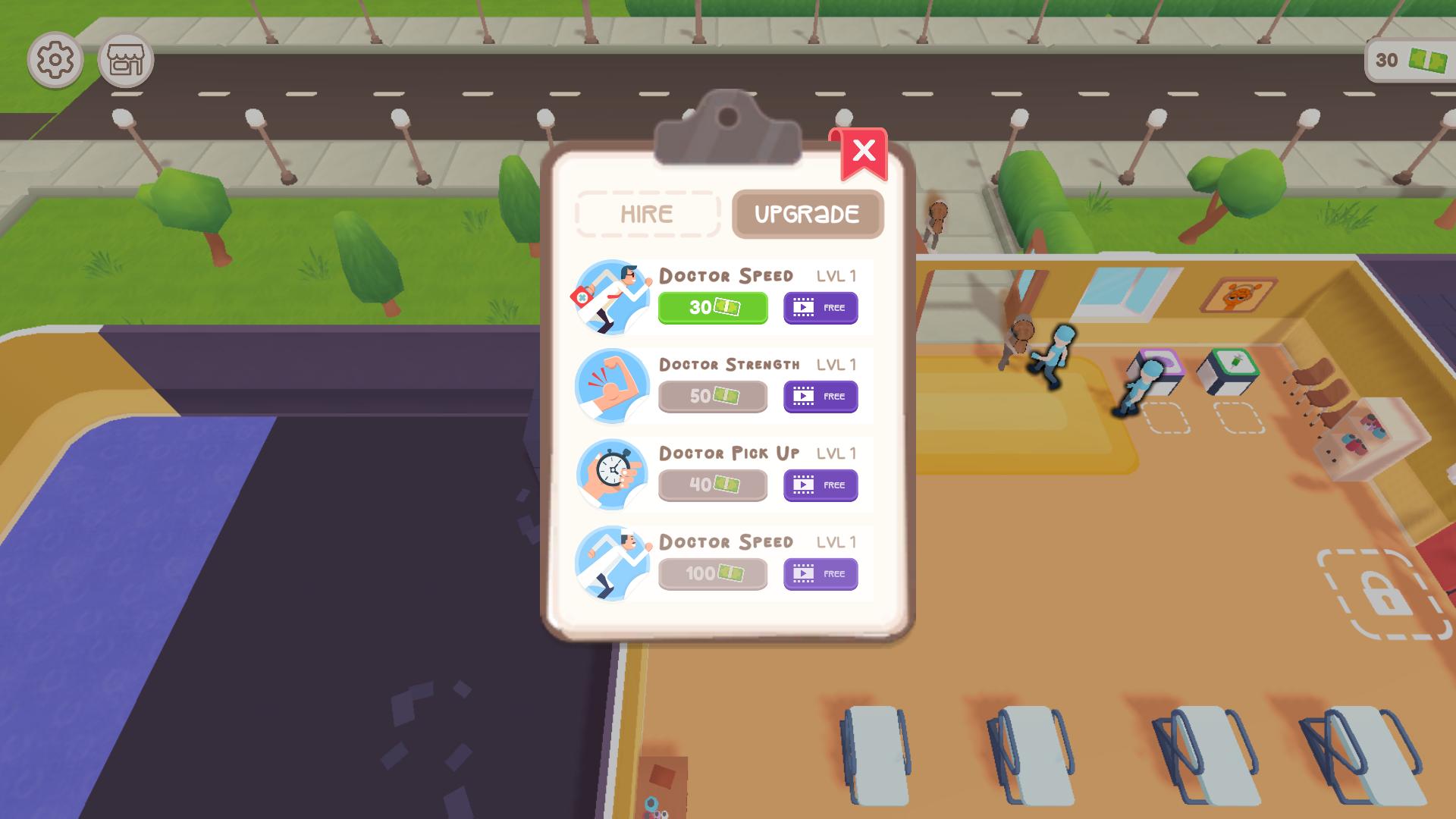Switch to the HIRE tab
This screenshot has height=819, width=1456.
tap(647, 213)
